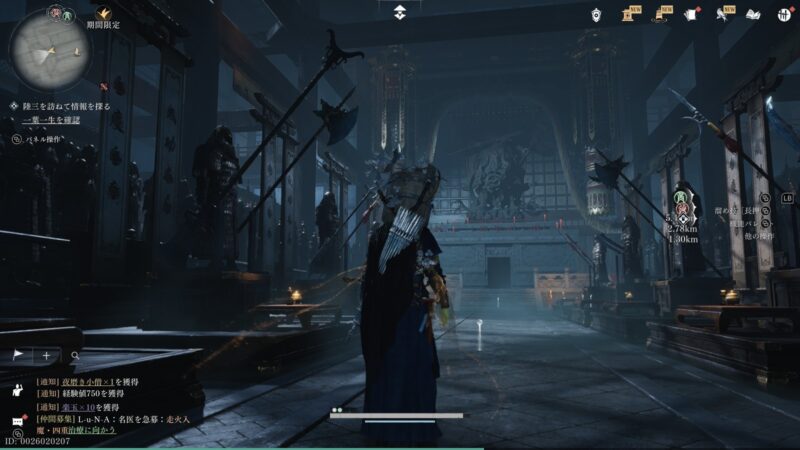Viewport: 800px width, 450px height.
Task: Click the underlined 一葉一生を確認 quest link
Action: pyautogui.click(x=51, y=120)
